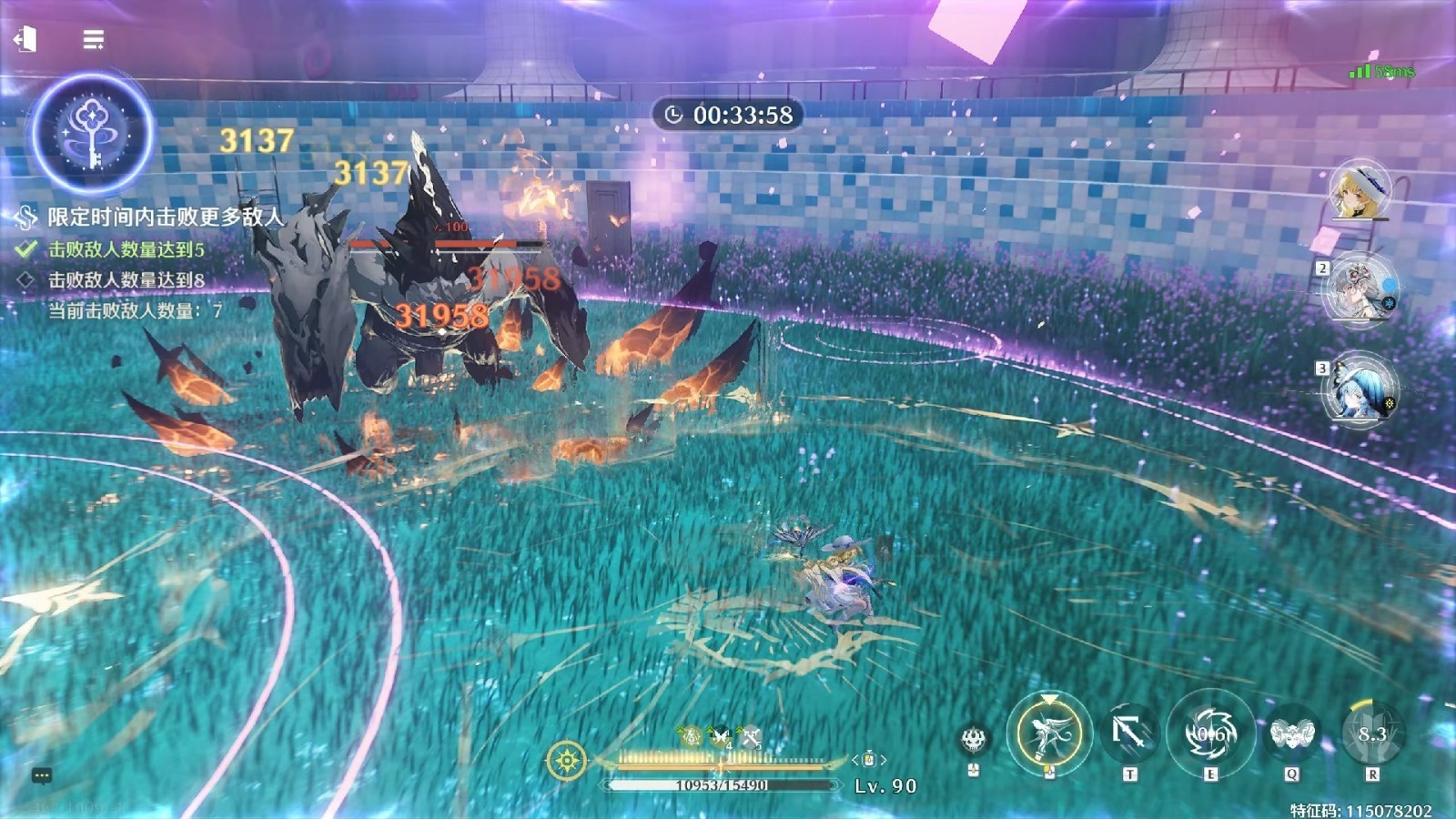The image size is (1456, 819).
Task: Tap the glowing key emblem icon
Action: [91, 135]
